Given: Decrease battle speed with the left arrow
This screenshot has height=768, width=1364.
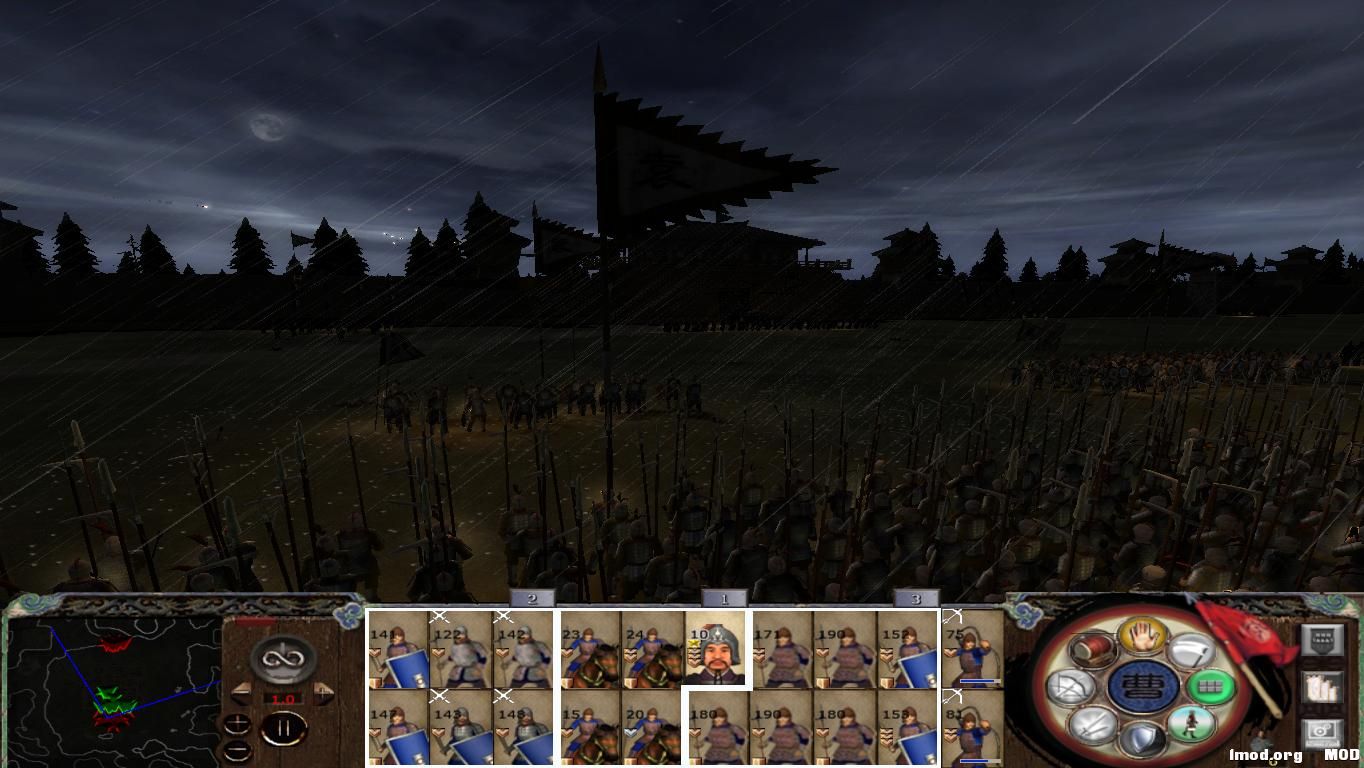Looking at the screenshot, I should 240,692.
